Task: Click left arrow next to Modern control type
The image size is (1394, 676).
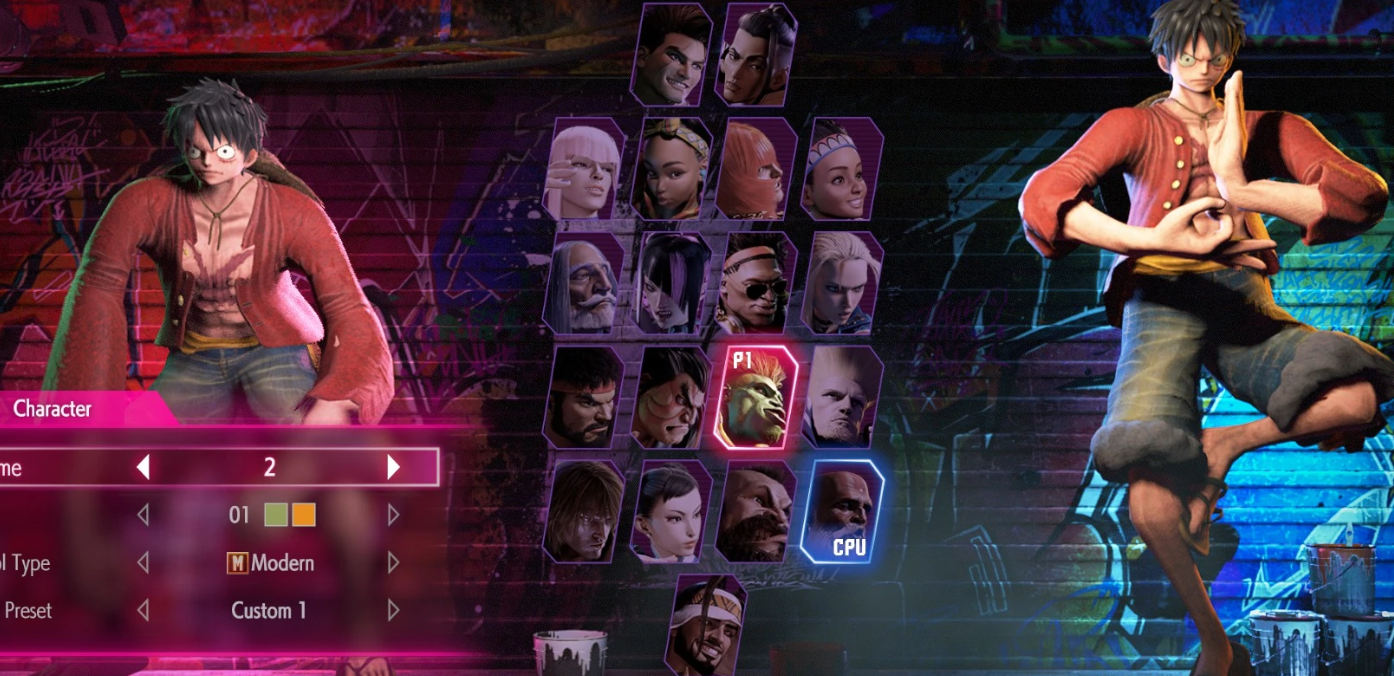Action: [x=143, y=563]
